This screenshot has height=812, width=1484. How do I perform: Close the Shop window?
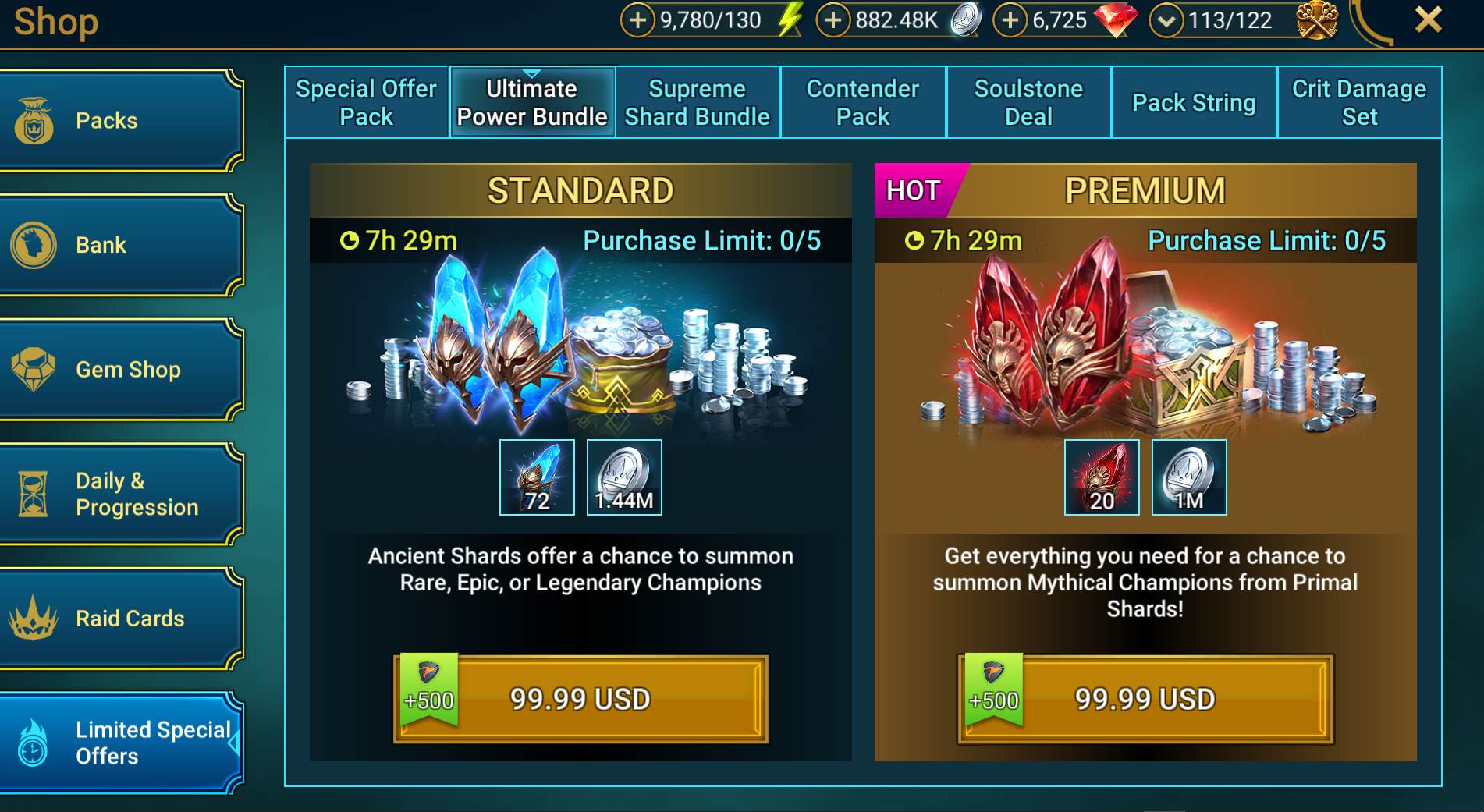1428,20
